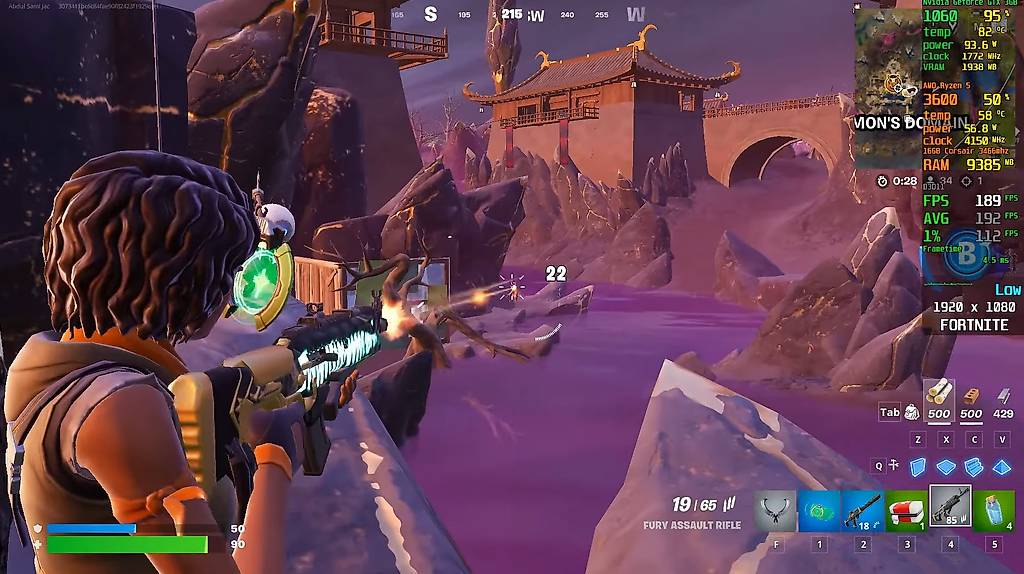Viewport: 1024px width, 574px height.
Task: Select the brick building material
Action: 970,398
